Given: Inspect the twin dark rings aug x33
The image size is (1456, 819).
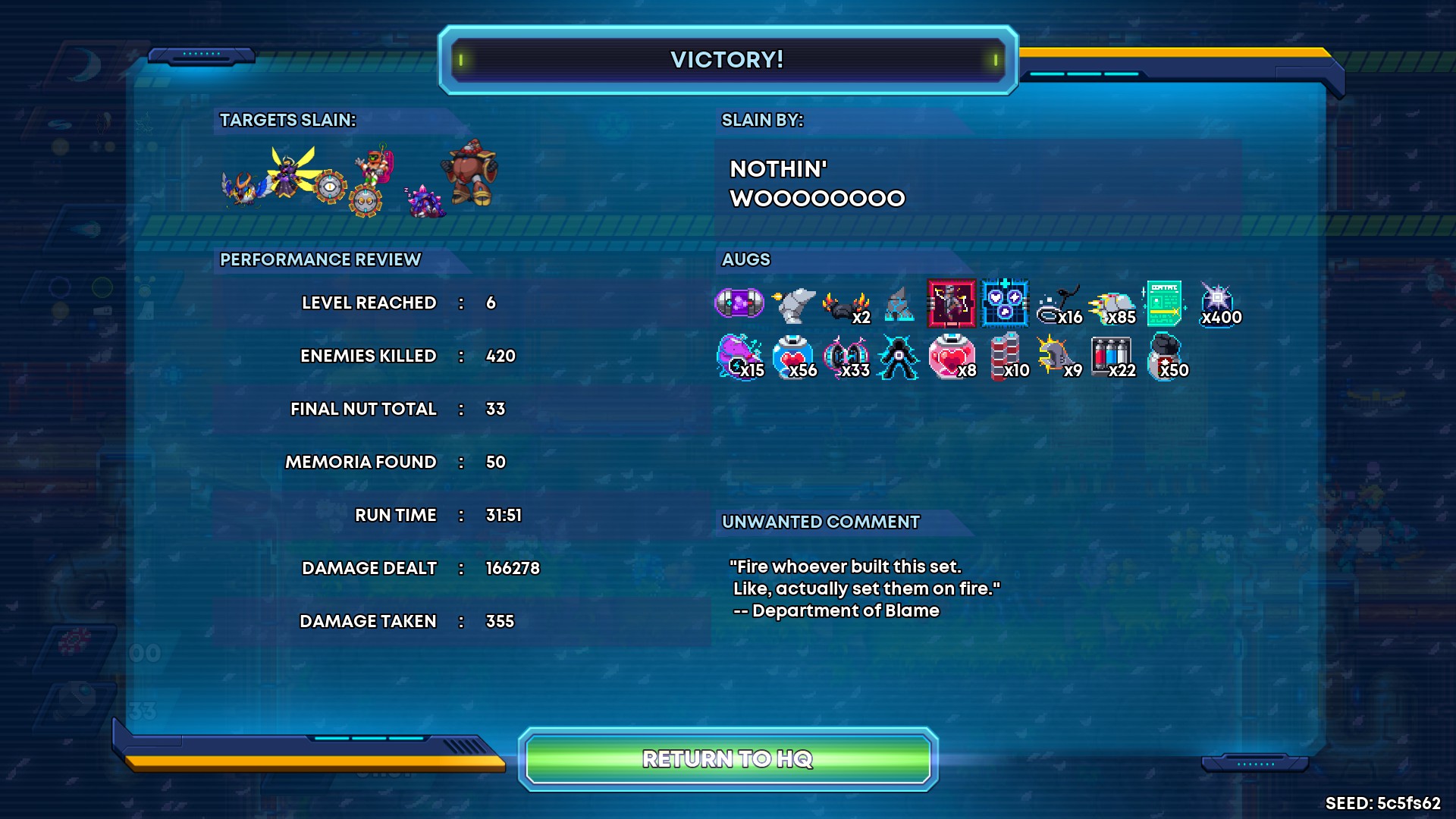Looking at the screenshot, I should [846, 356].
